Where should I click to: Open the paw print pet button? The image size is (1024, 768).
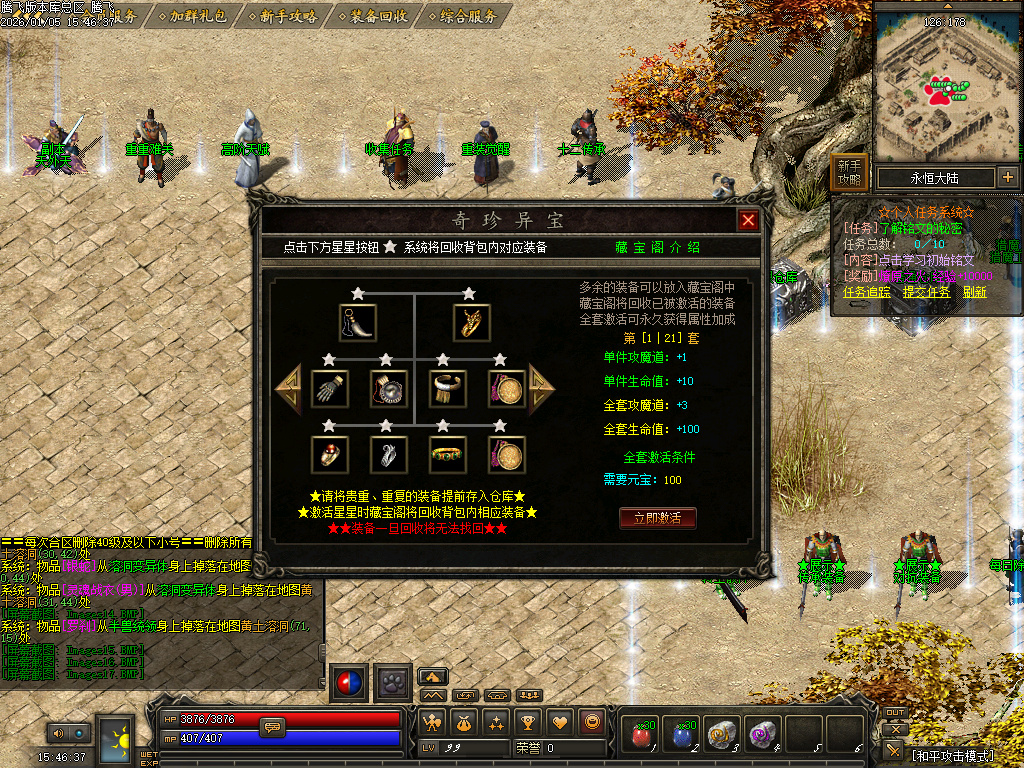[393, 682]
